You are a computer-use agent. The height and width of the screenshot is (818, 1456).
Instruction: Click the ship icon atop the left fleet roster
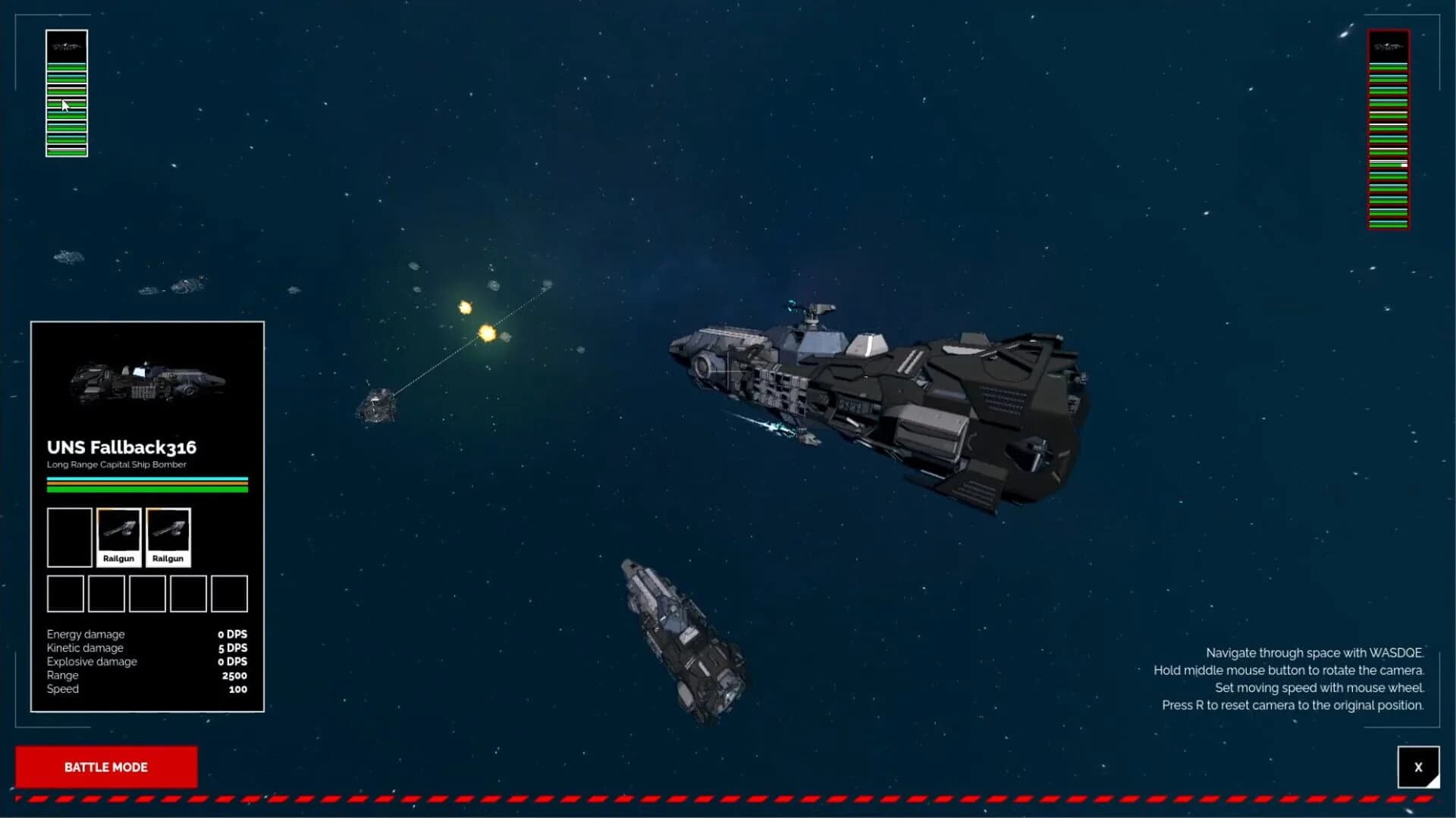tap(66, 48)
